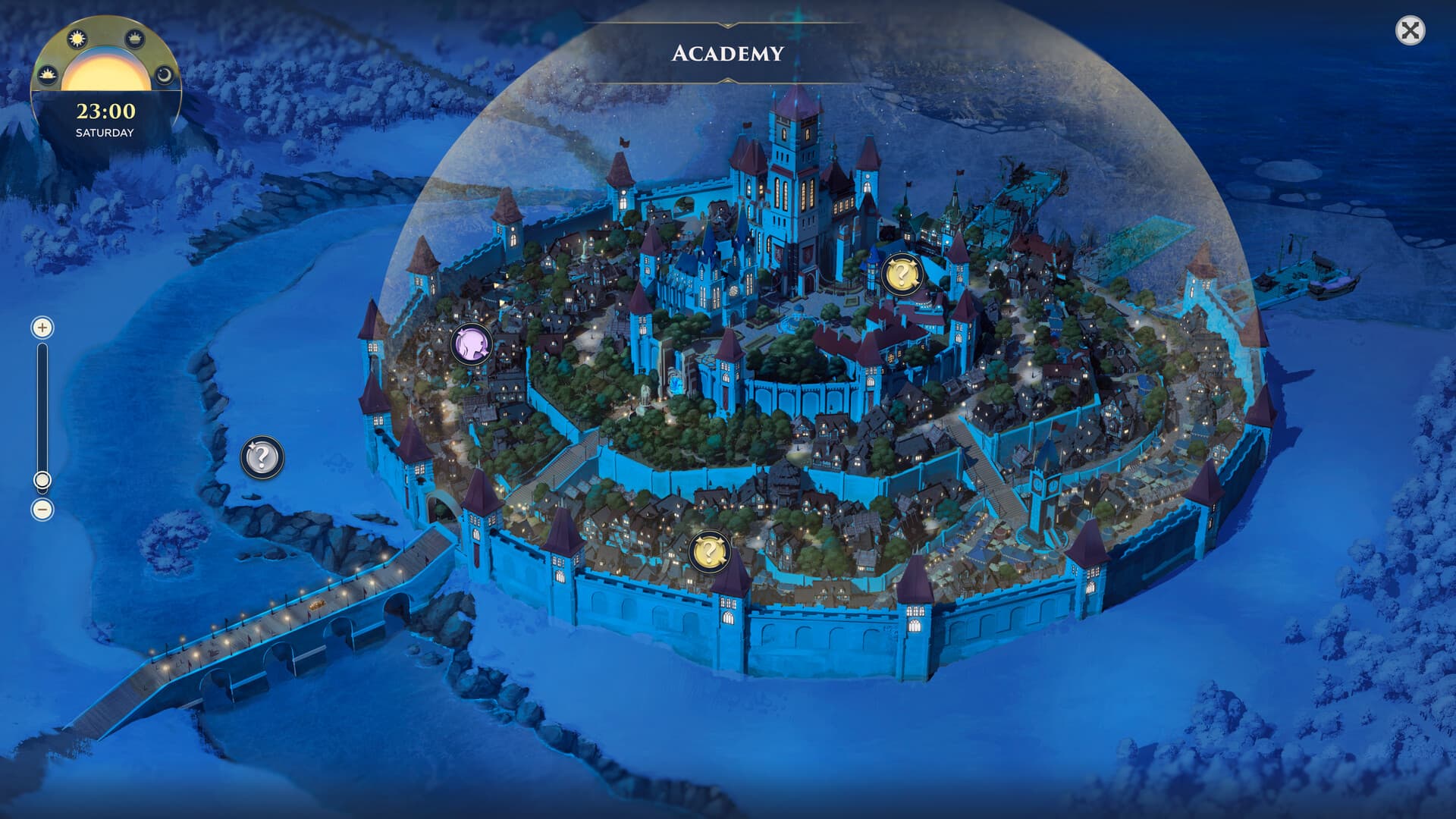Screen dimensions: 1456x819
Task: Pick the sunrise icon on the clock
Action: coord(49,74)
